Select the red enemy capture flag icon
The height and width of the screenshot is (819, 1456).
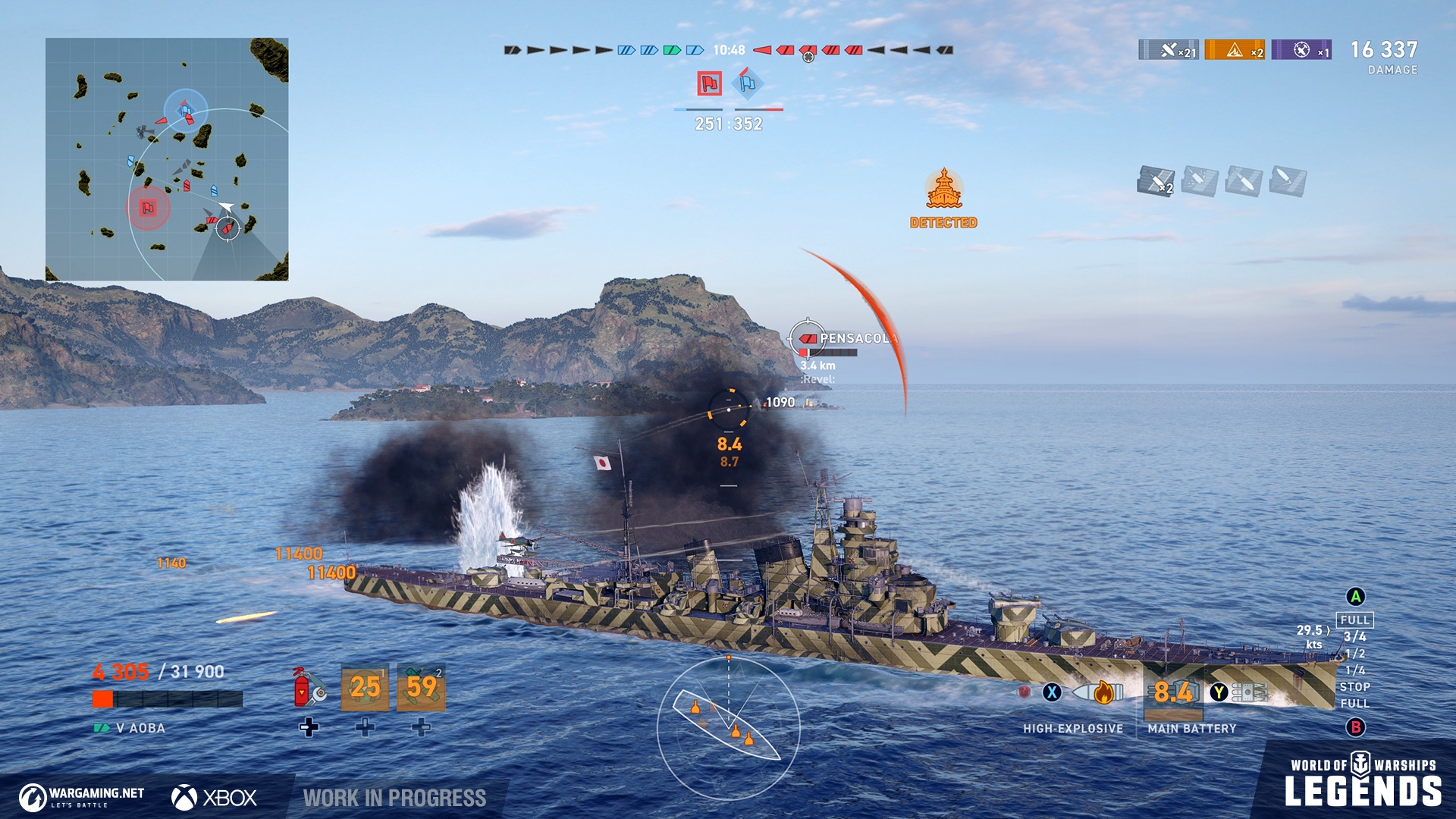(709, 83)
